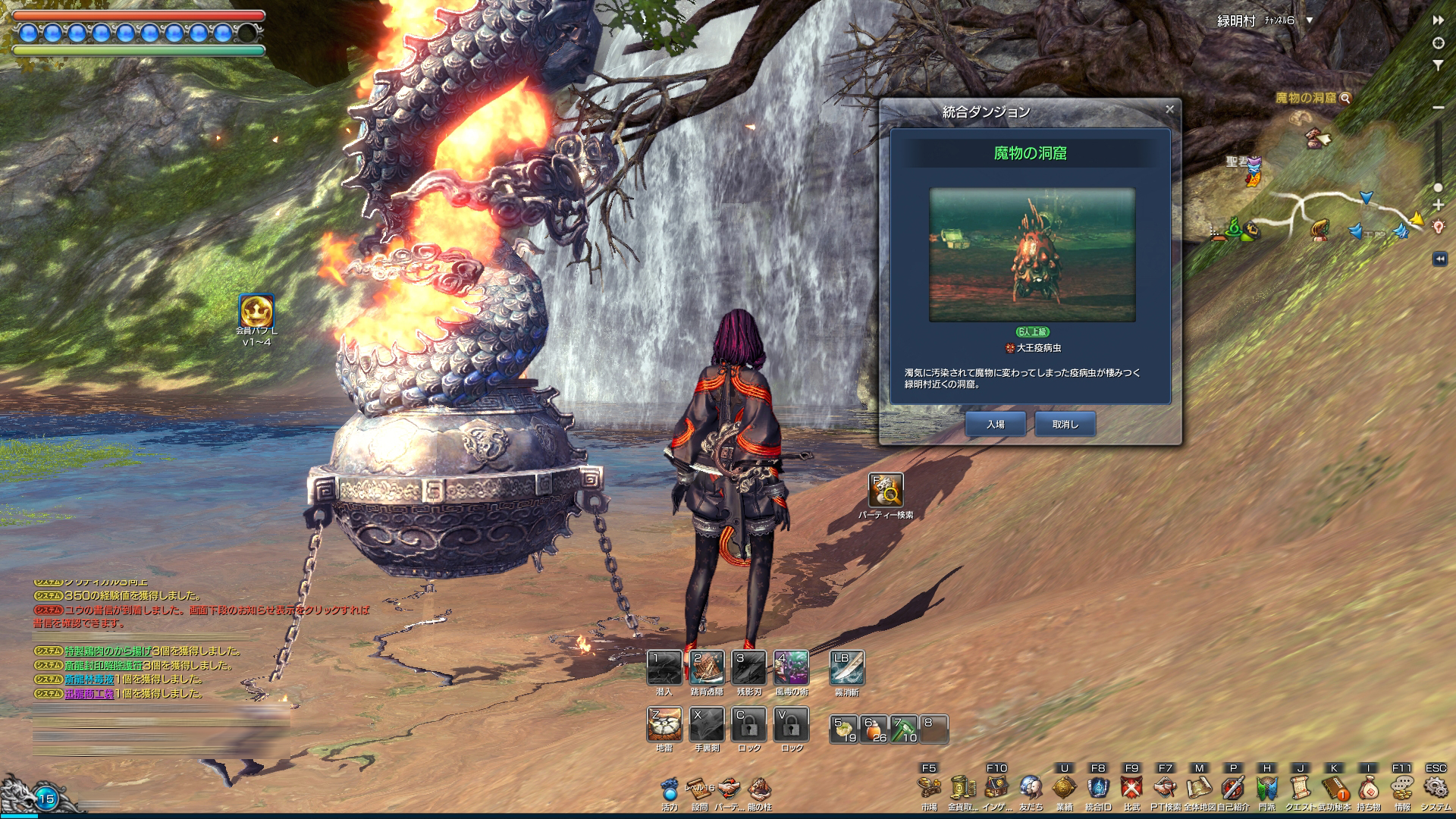Open the 全体地図 world map
The height and width of the screenshot is (819, 1456).
1199,787
